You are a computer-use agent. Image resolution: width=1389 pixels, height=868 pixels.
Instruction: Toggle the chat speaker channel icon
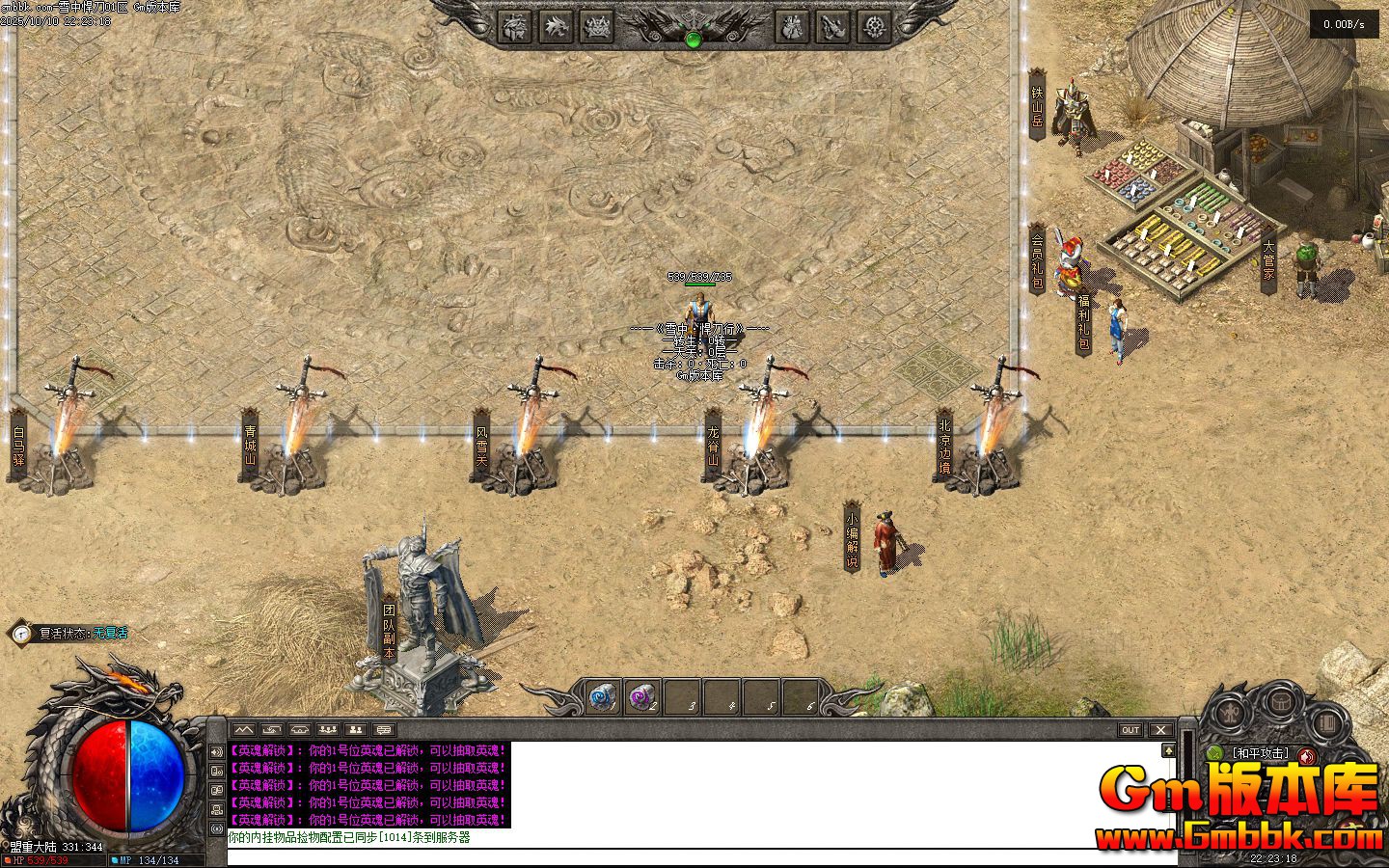click(x=216, y=751)
